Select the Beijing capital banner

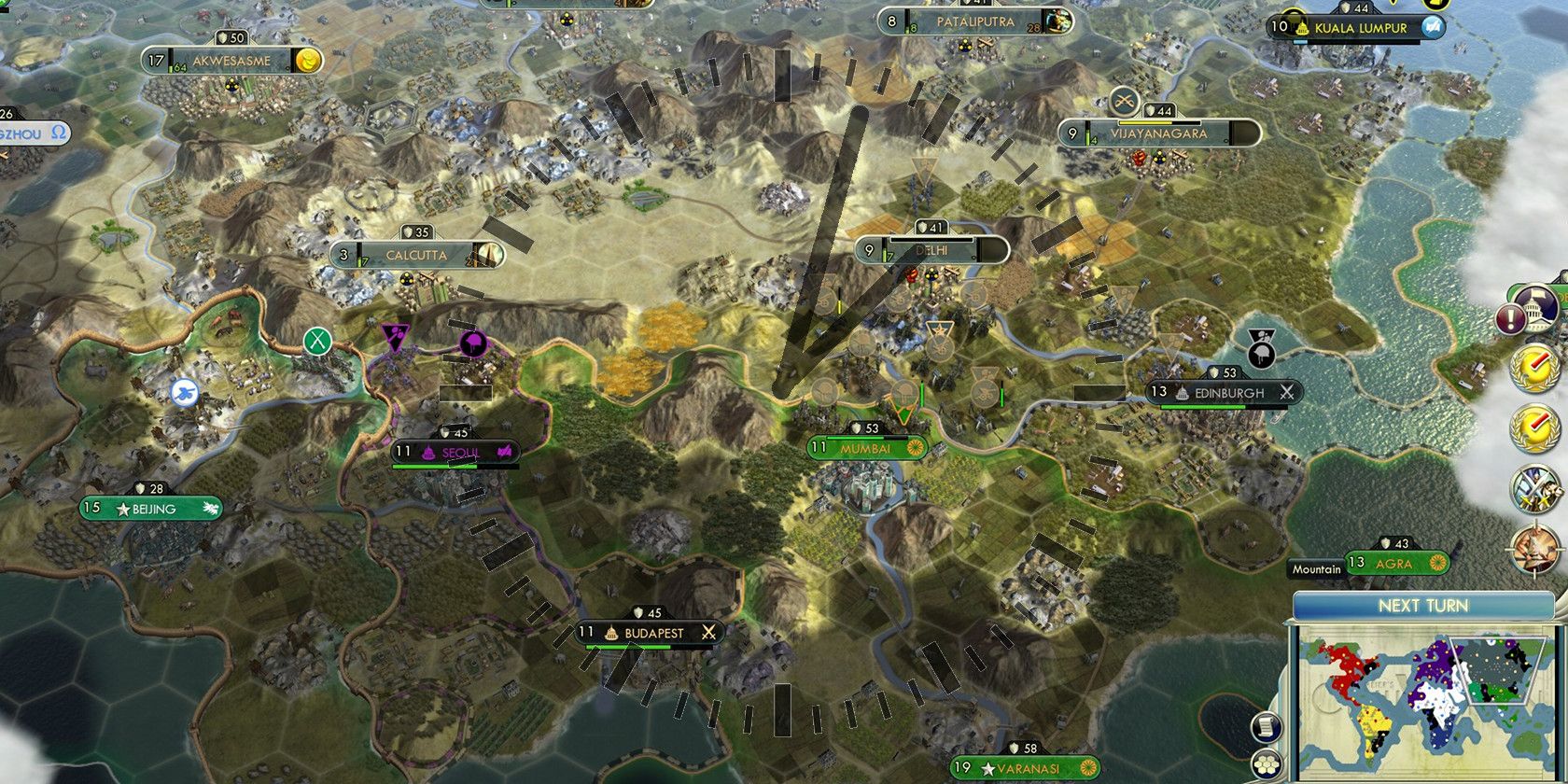(x=152, y=510)
